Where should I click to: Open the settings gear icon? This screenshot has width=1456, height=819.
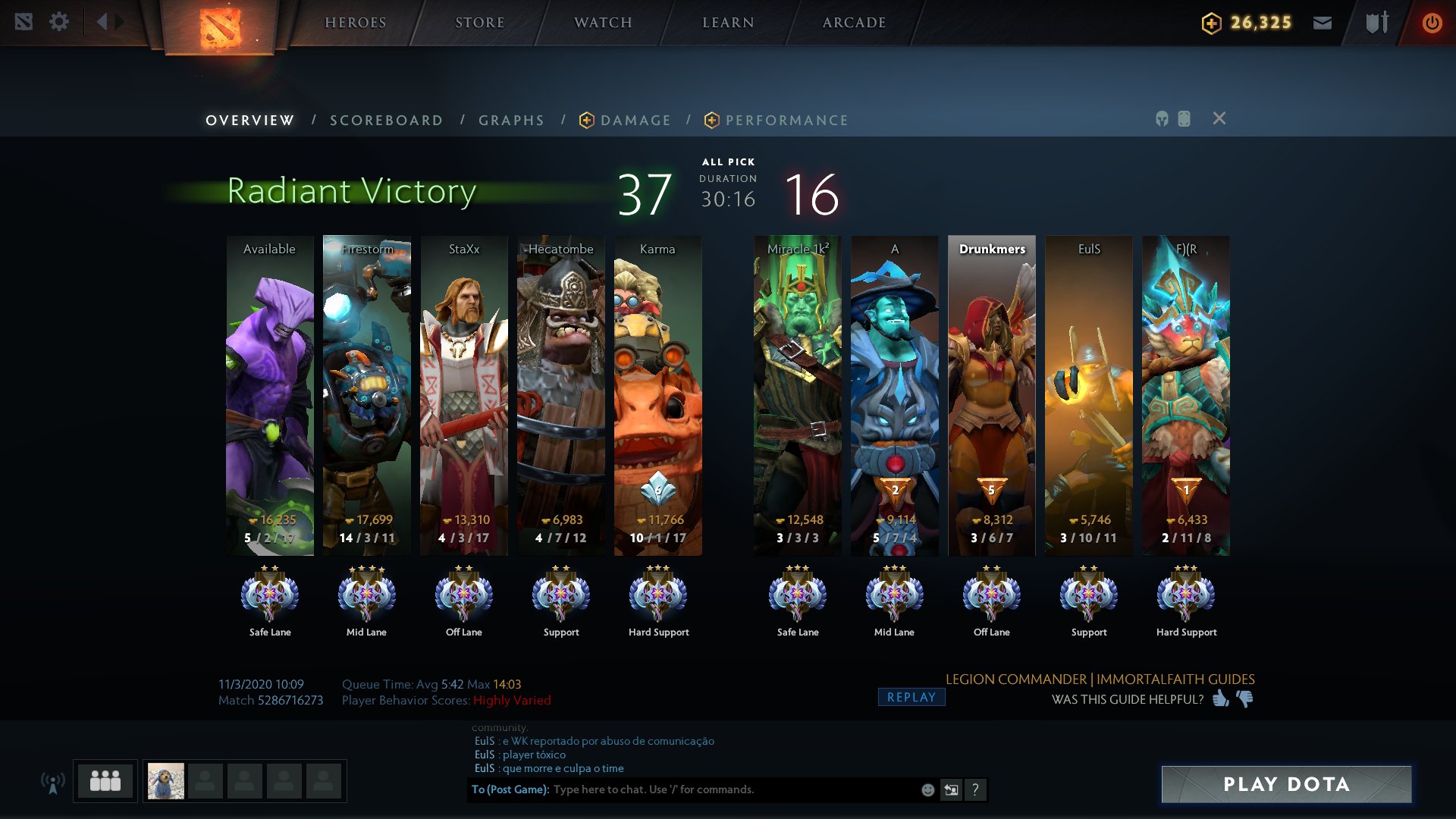pyautogui.click(x=59, y=22)
